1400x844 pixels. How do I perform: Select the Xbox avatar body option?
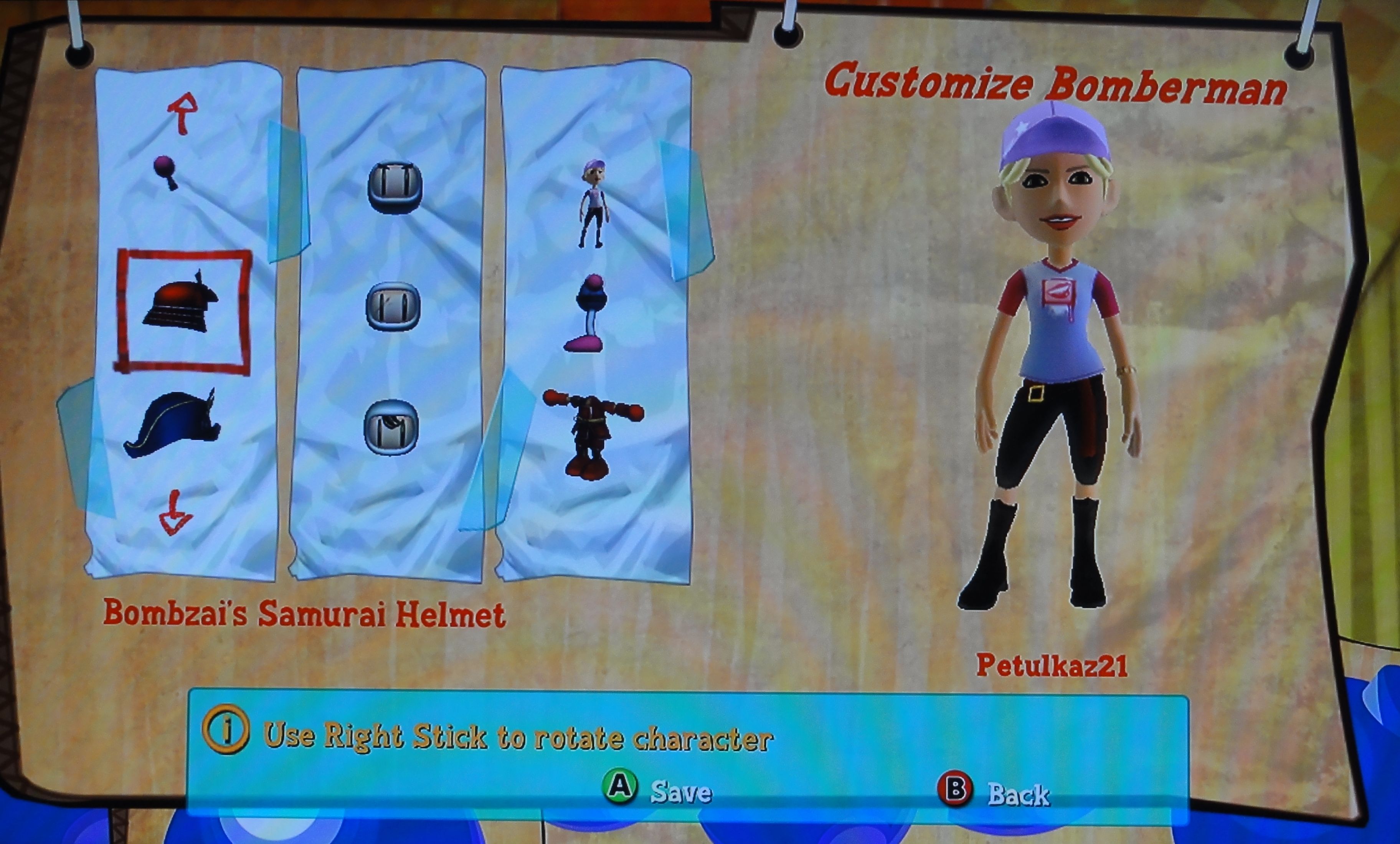coord(594,203)
